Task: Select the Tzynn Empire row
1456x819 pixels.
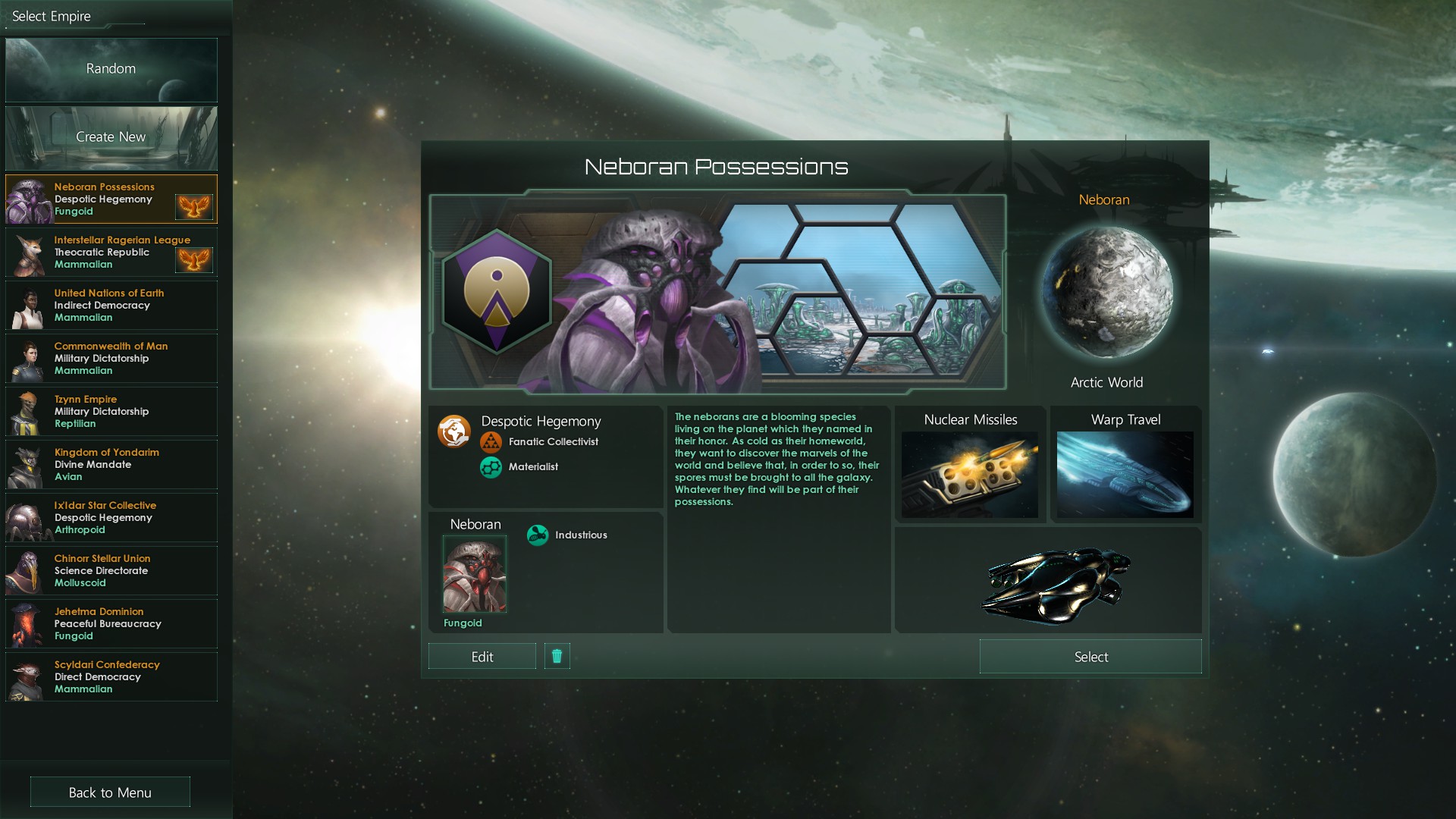Action: tap(111, 412)
